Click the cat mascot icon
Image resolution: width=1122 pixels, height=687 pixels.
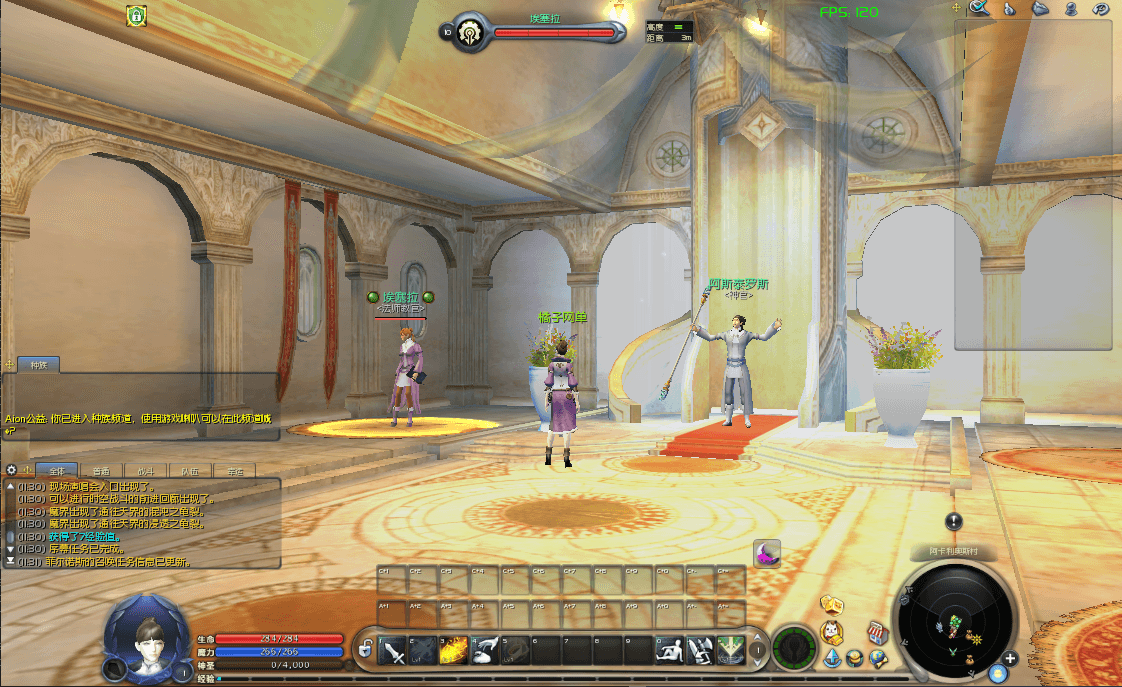tap(831, 632)
